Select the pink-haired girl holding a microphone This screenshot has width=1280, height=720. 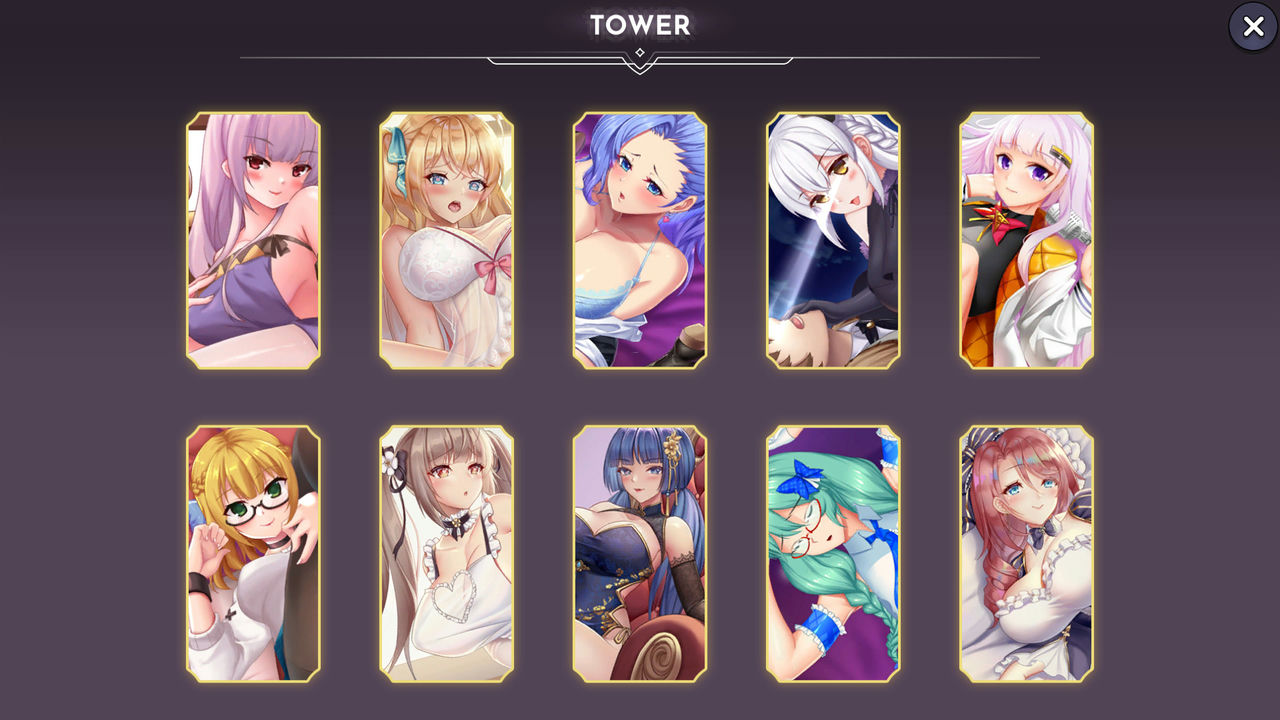1026,238
